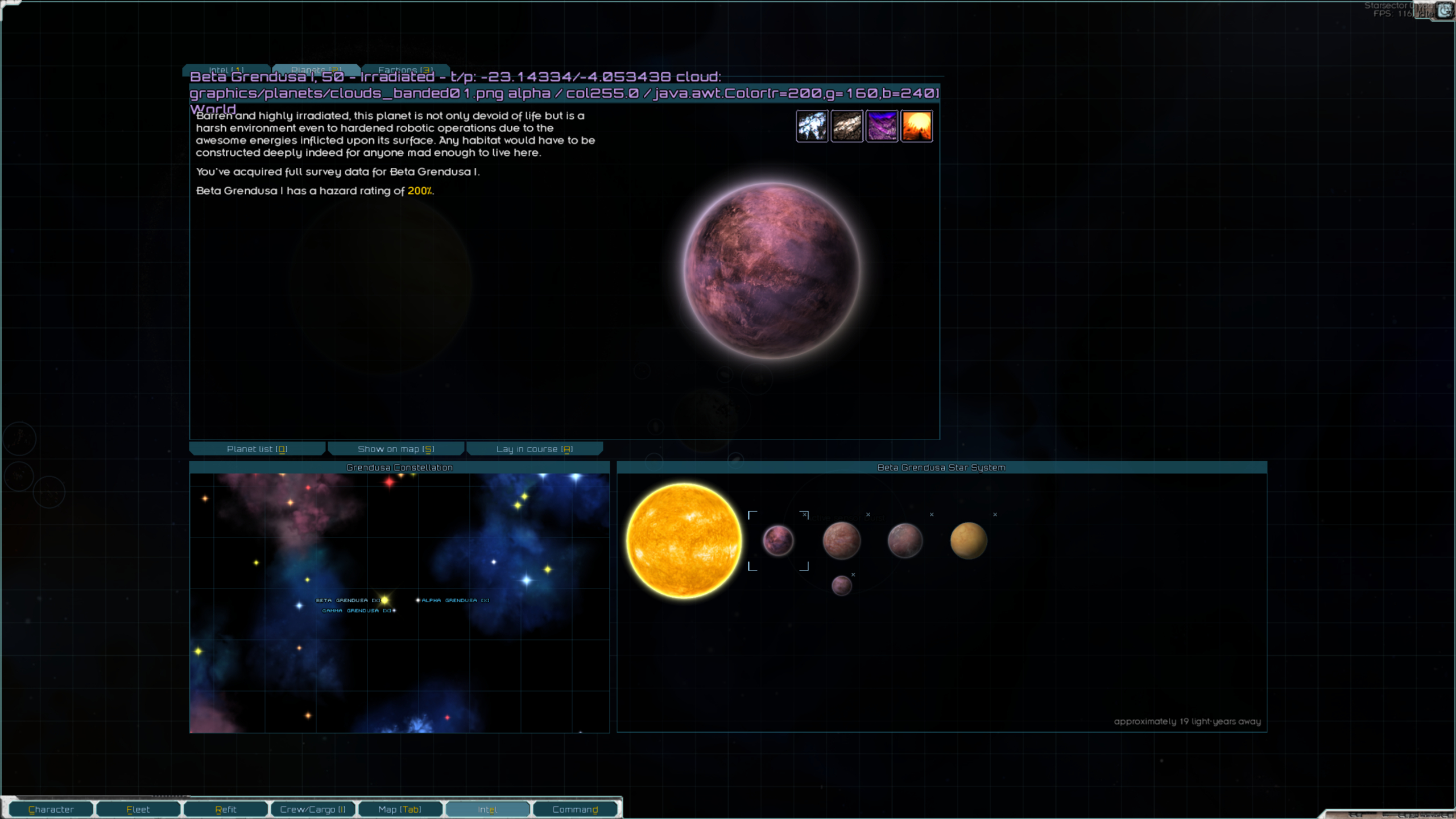Screen dimensions: 1456x819
Task: Open the Planet list
Action: click(x=257, y=449)
